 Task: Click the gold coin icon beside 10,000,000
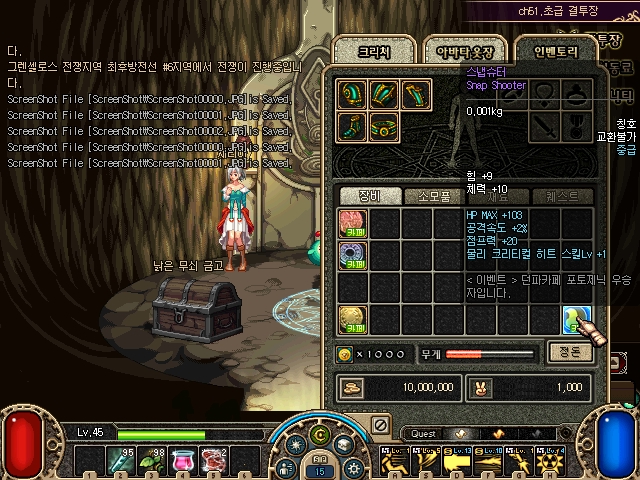(352, 387)
